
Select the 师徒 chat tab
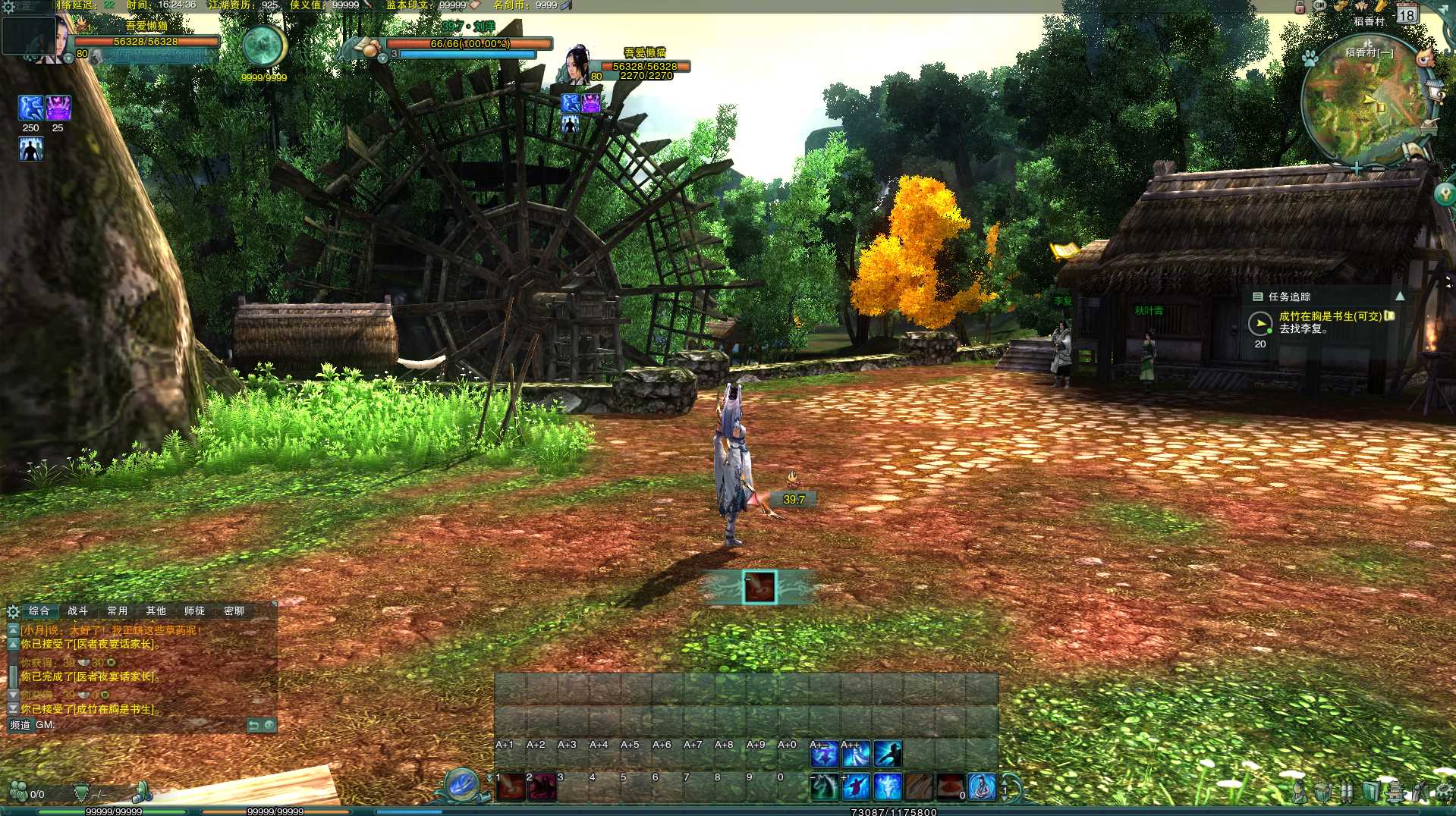(194, 610)
